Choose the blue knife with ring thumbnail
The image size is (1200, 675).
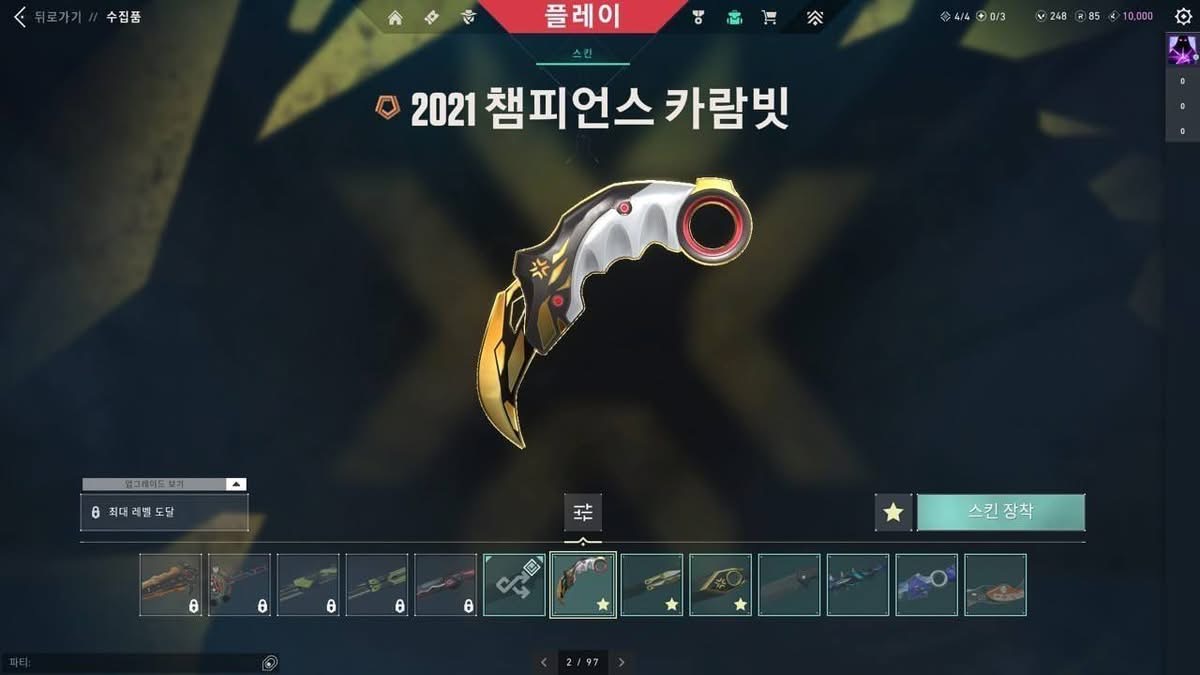[x=926, y=585]
